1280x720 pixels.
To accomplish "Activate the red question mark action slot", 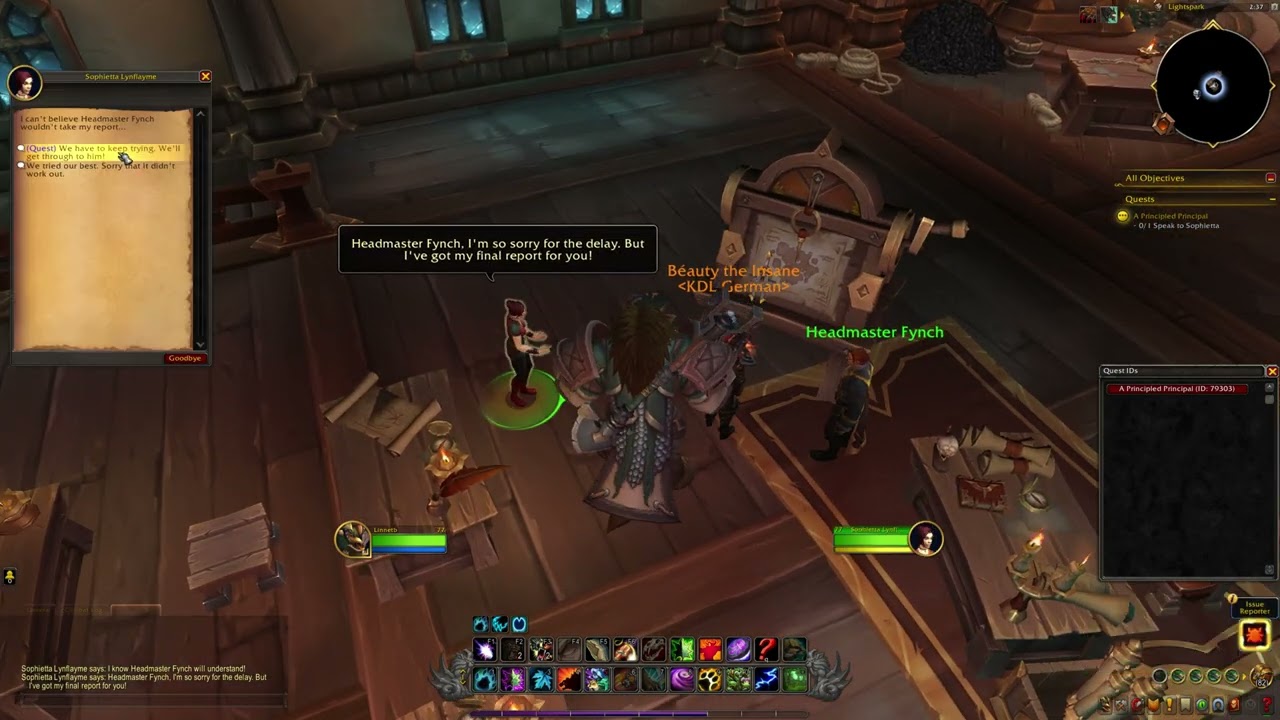I will (x=766, y=650).
